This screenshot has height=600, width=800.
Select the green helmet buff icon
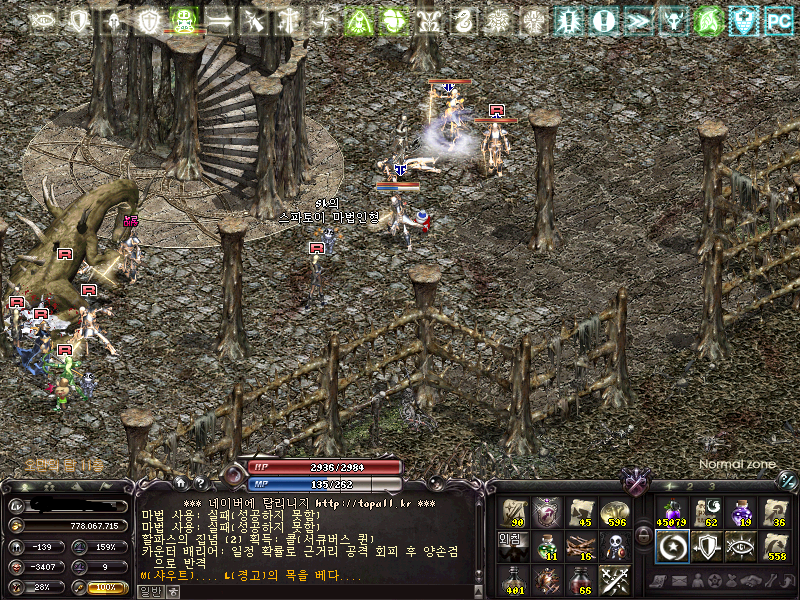point(182,19)
